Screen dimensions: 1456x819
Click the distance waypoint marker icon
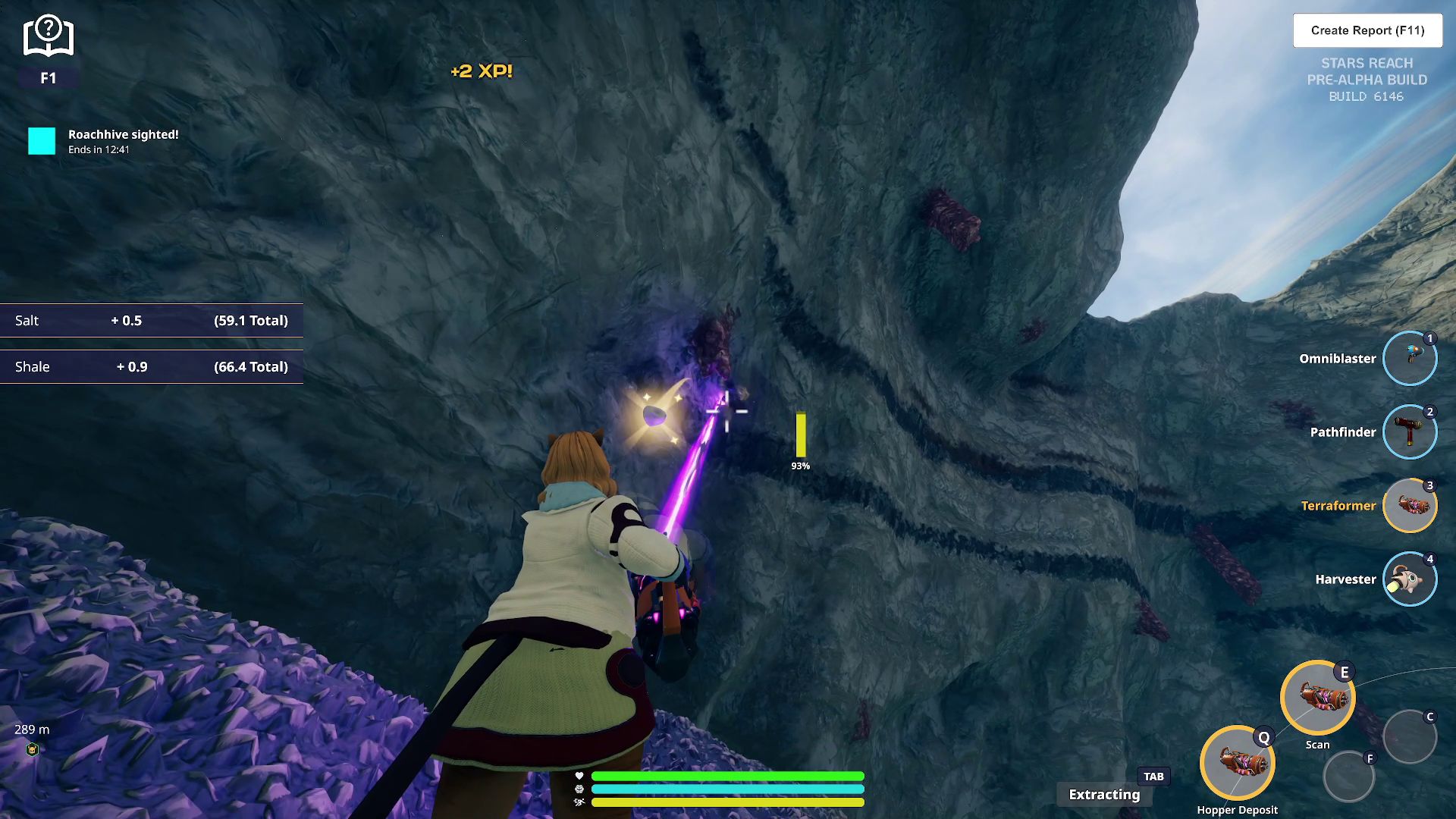tap(32, 749)
